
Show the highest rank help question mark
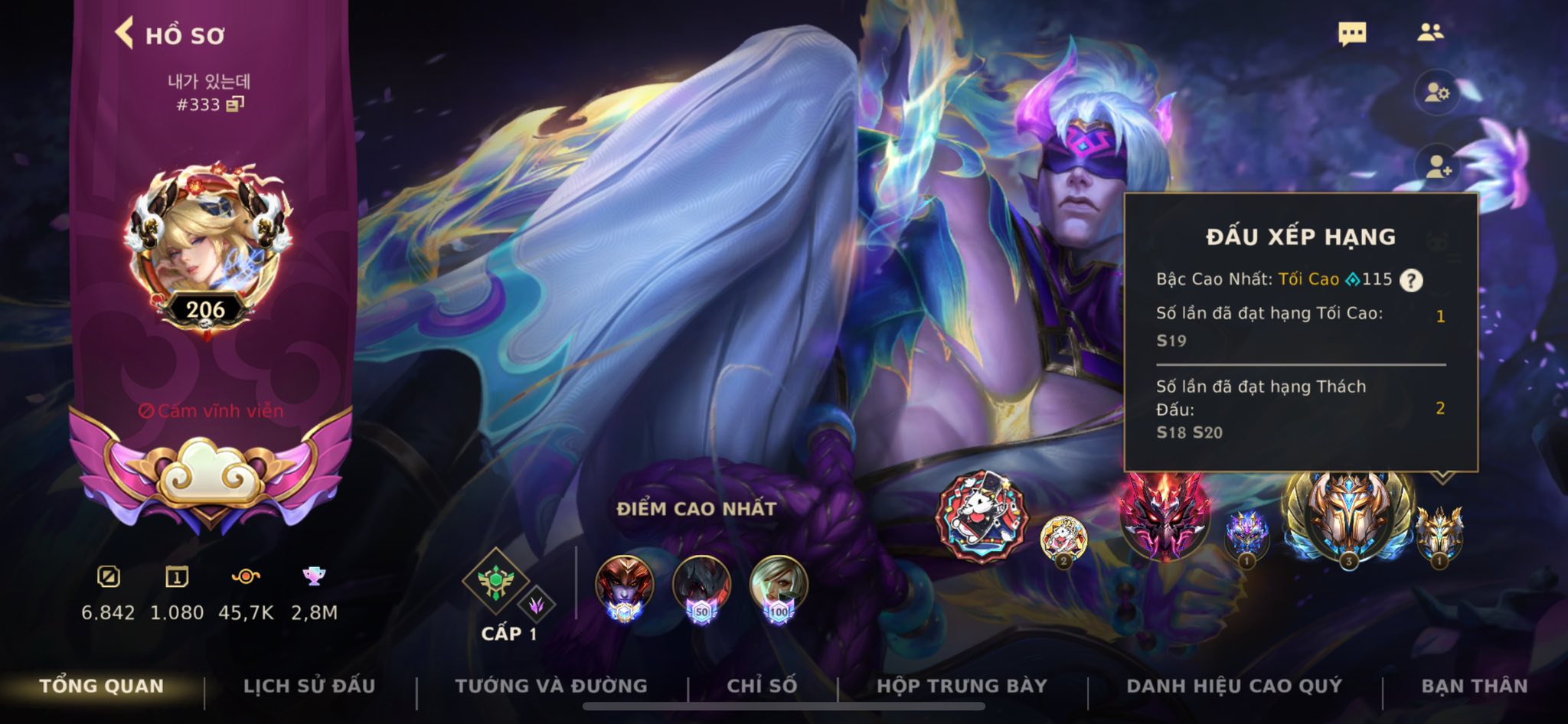click(1411, 280)
